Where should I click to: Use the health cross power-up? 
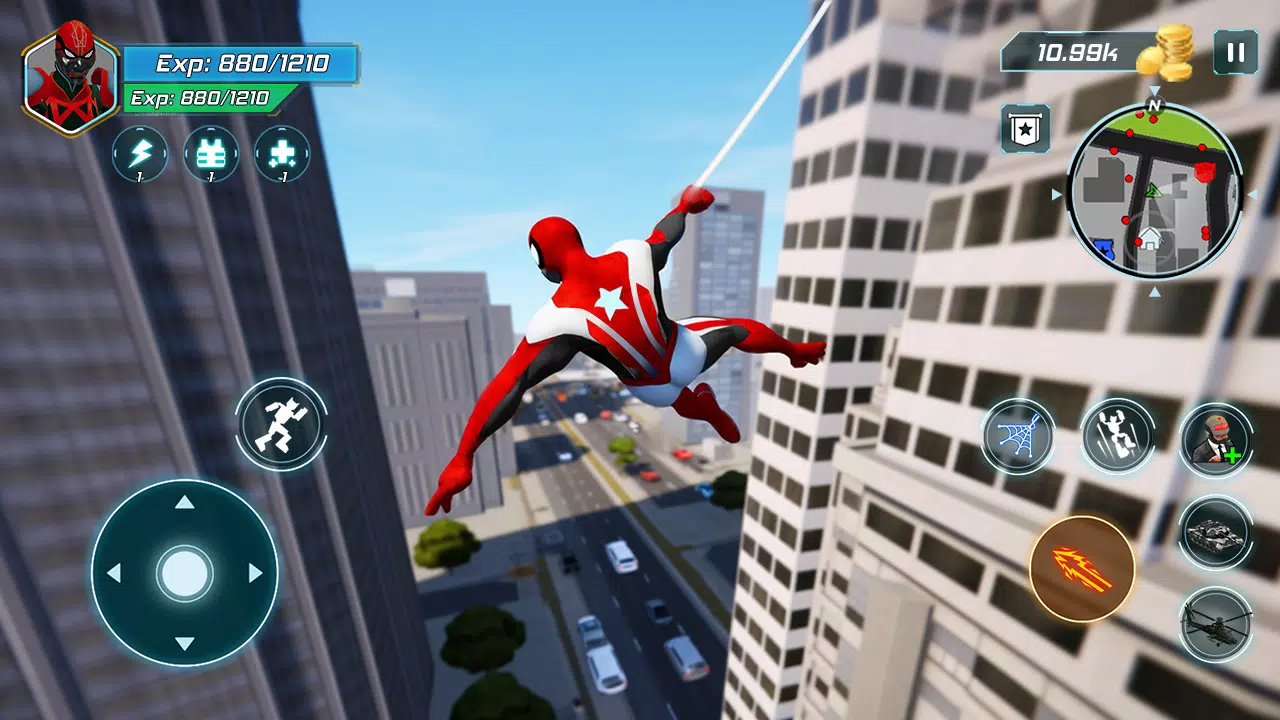tap(282, 154)
